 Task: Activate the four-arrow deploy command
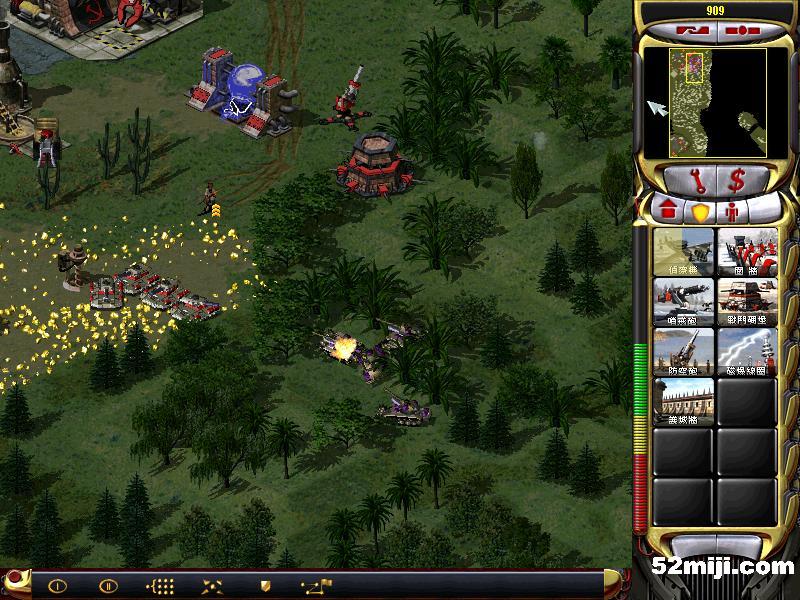click(x=212, y=585)
